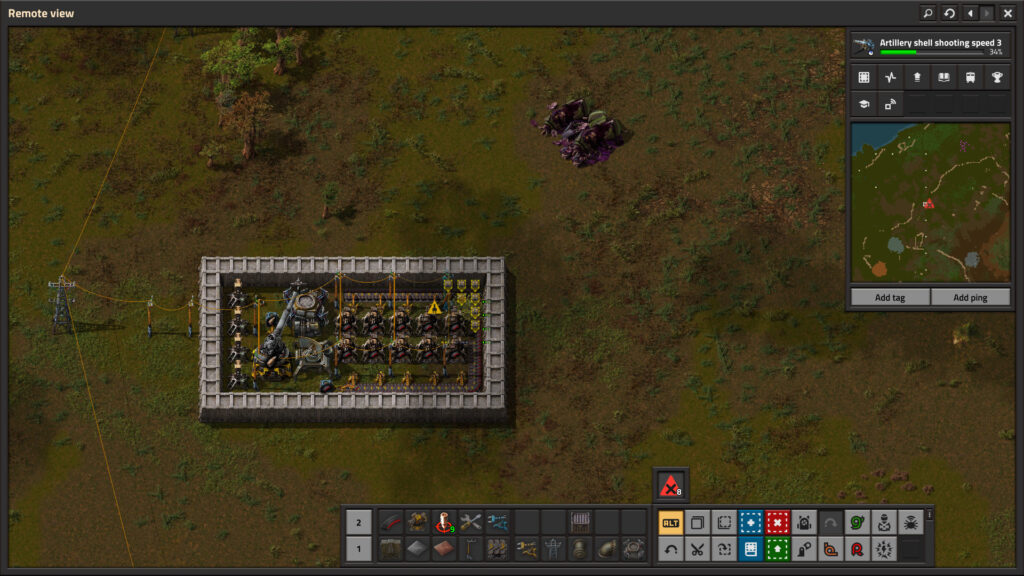Open the trains overview icon
The image size is (1024, 576).
pos(969,77)
